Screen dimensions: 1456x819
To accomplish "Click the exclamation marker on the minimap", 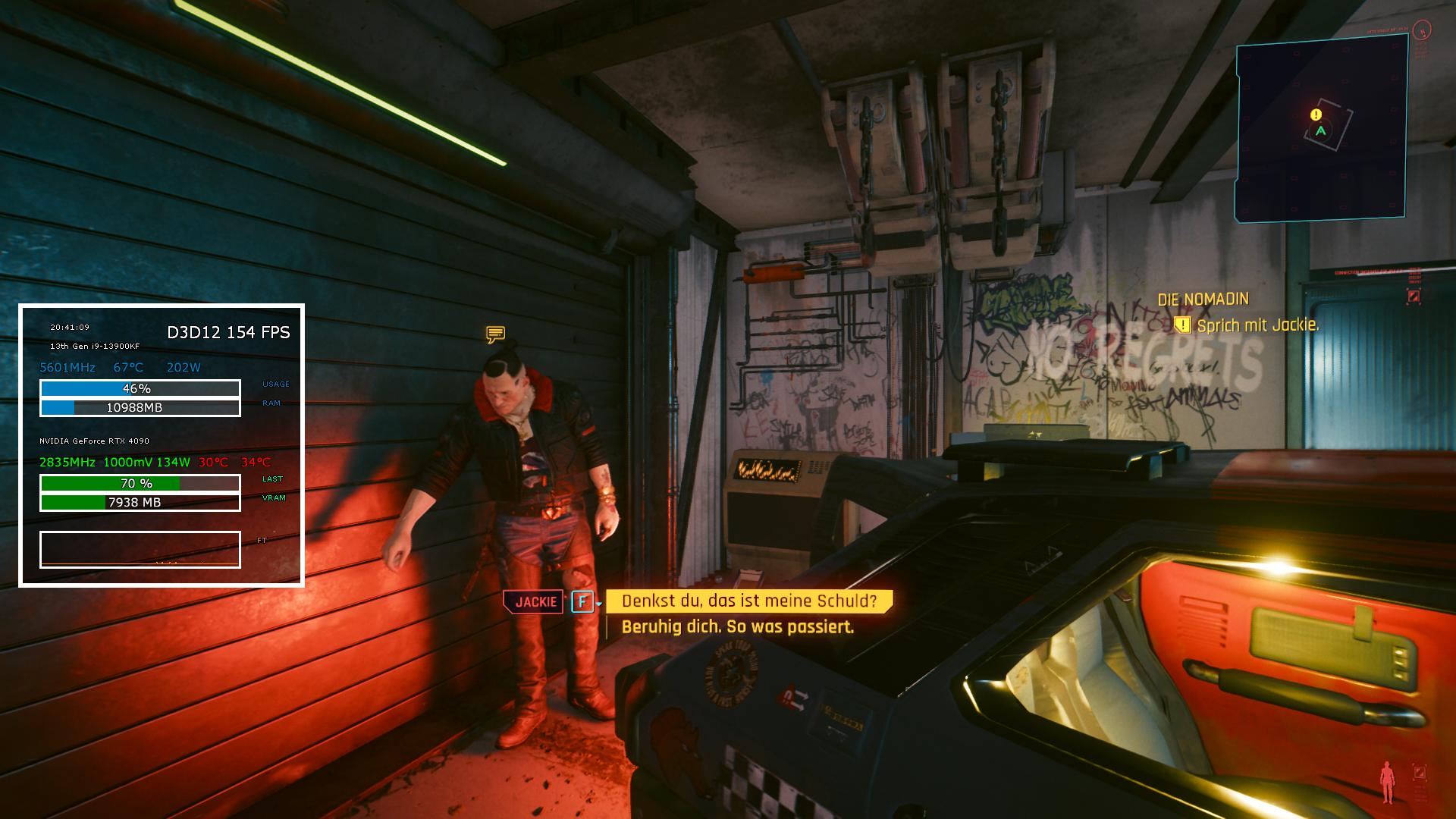I will (x=1315, y=115).
